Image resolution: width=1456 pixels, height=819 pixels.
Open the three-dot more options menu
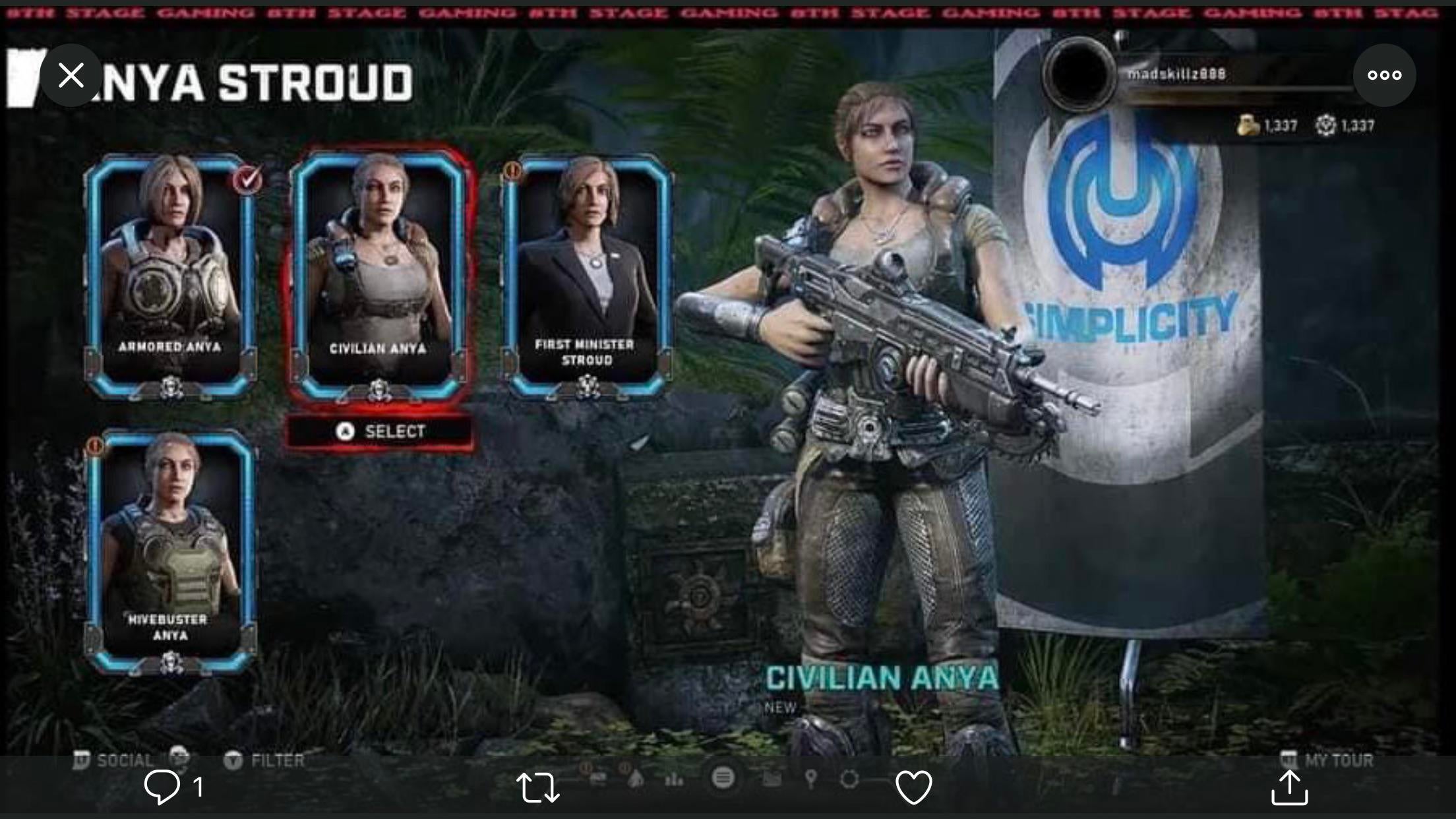coord(1384,75)
